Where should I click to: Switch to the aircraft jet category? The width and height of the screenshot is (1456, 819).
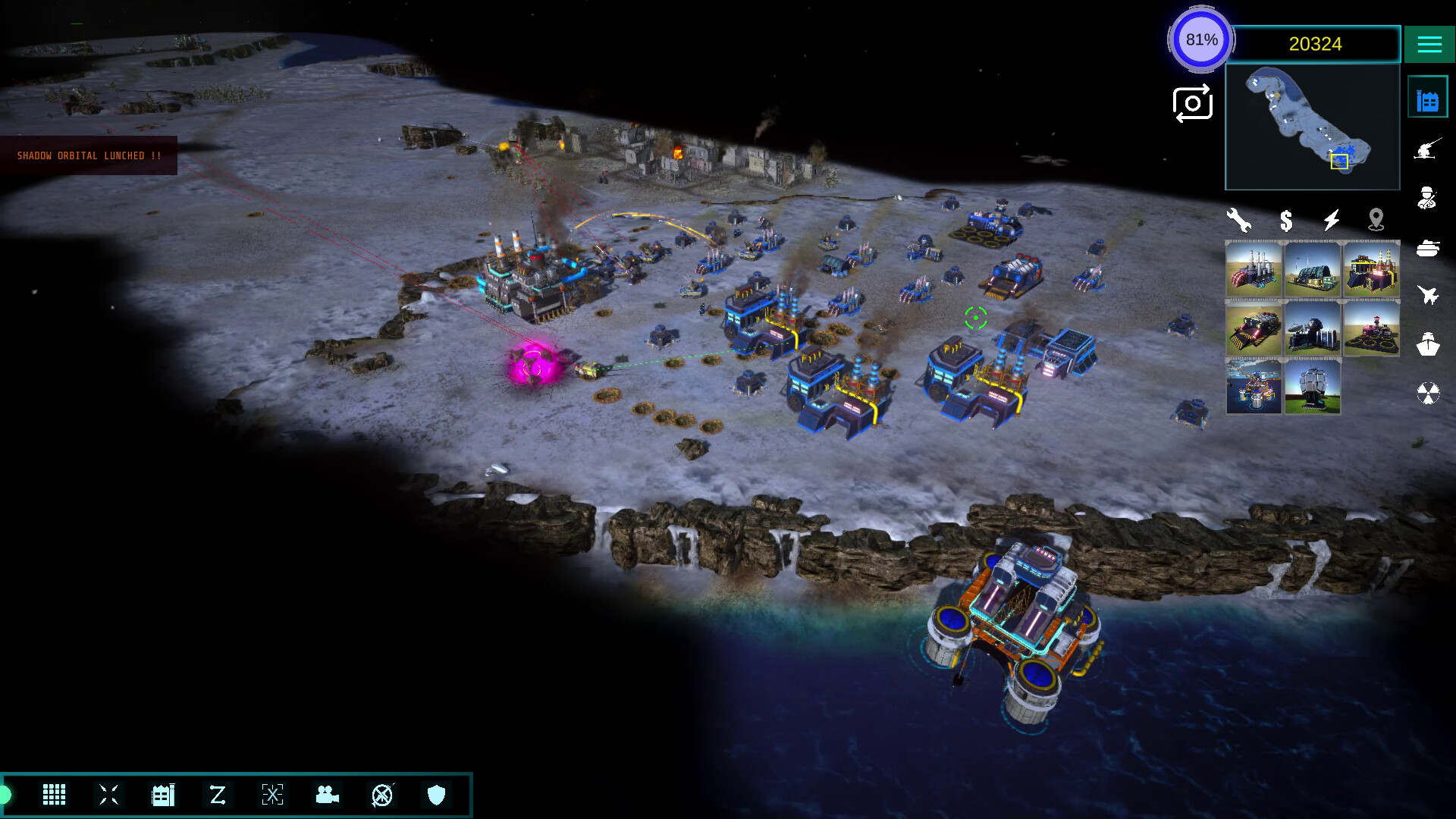(x=1427, y=295)
